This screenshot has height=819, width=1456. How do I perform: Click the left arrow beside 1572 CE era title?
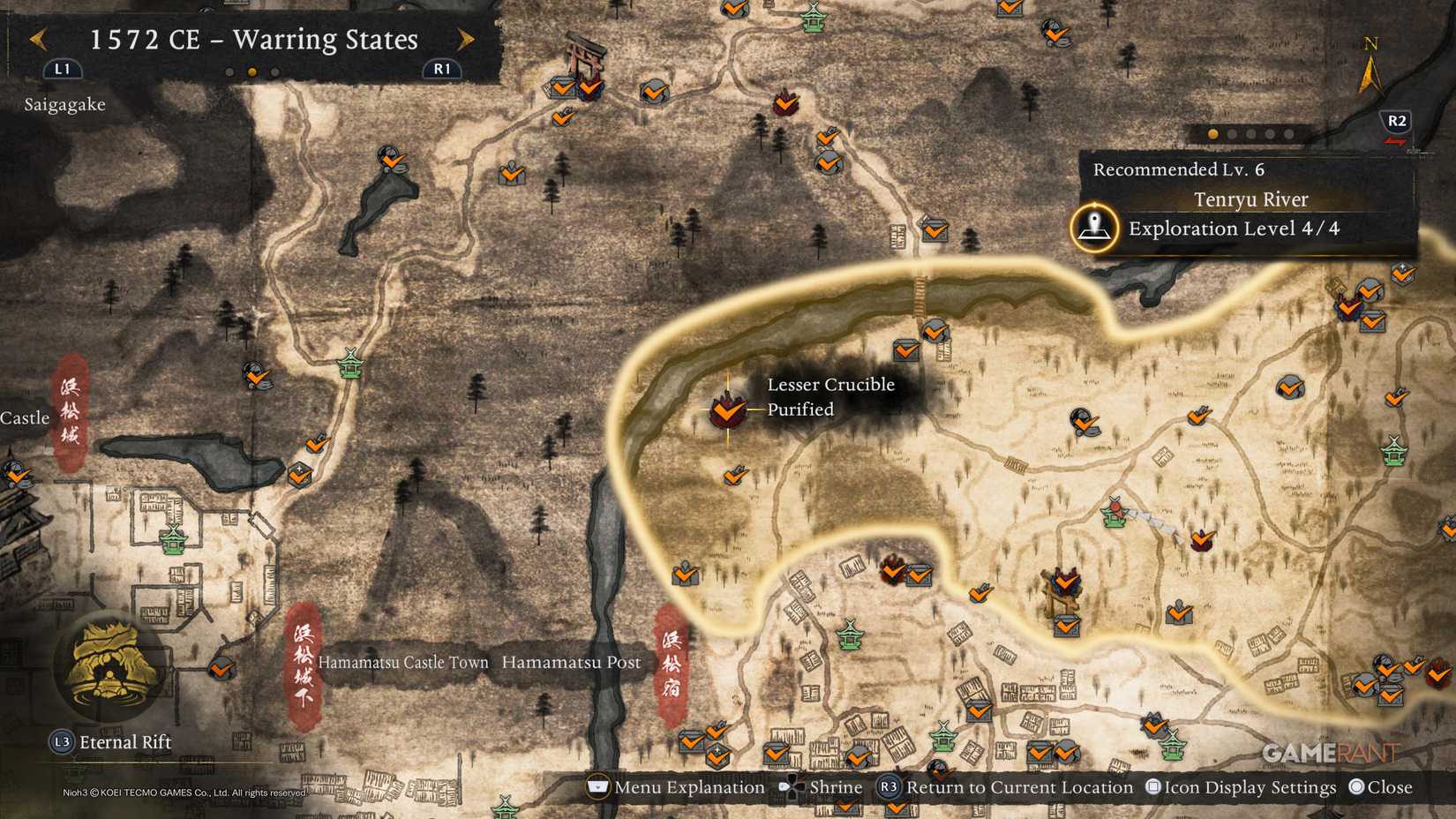point(37,40)
